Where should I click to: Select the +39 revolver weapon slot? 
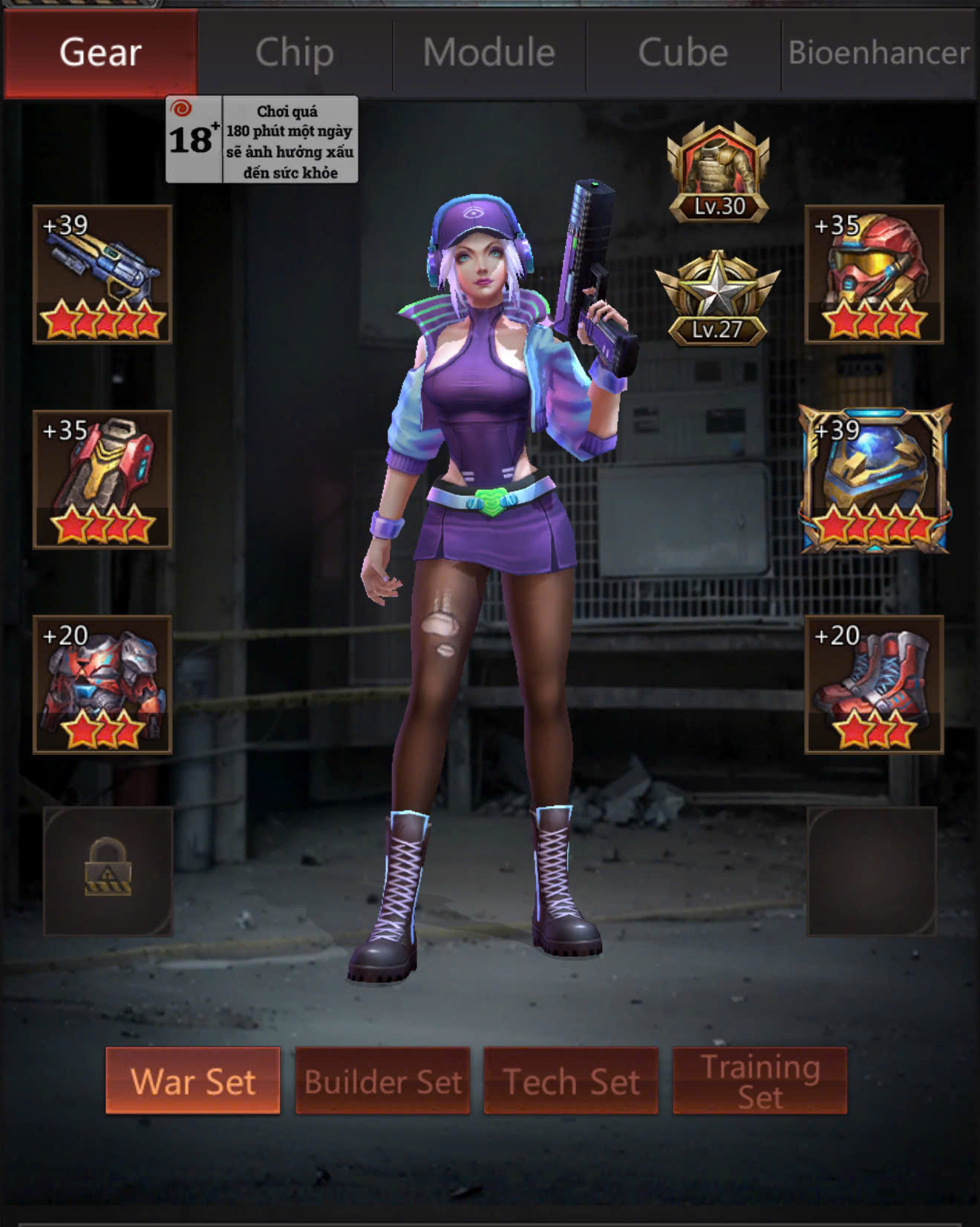(102, 274)
